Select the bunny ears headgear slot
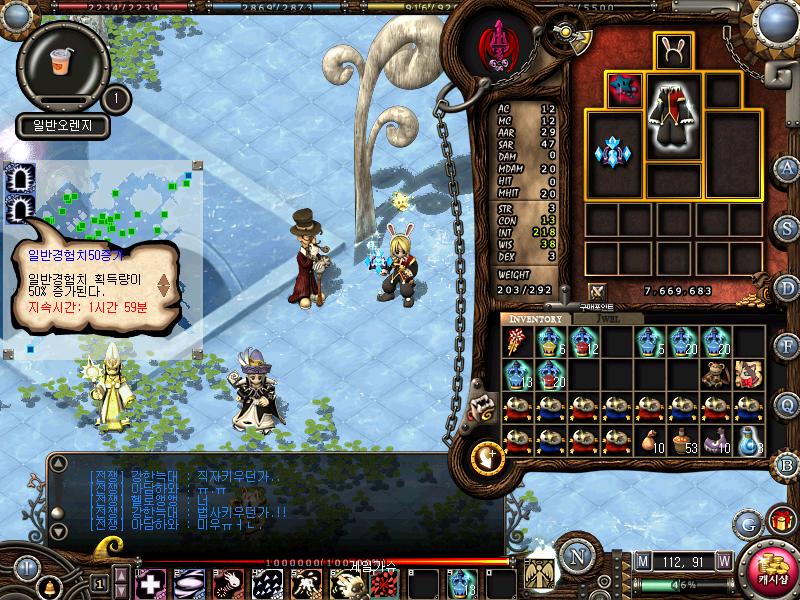800x600 pixels. (x=674, y=51)
